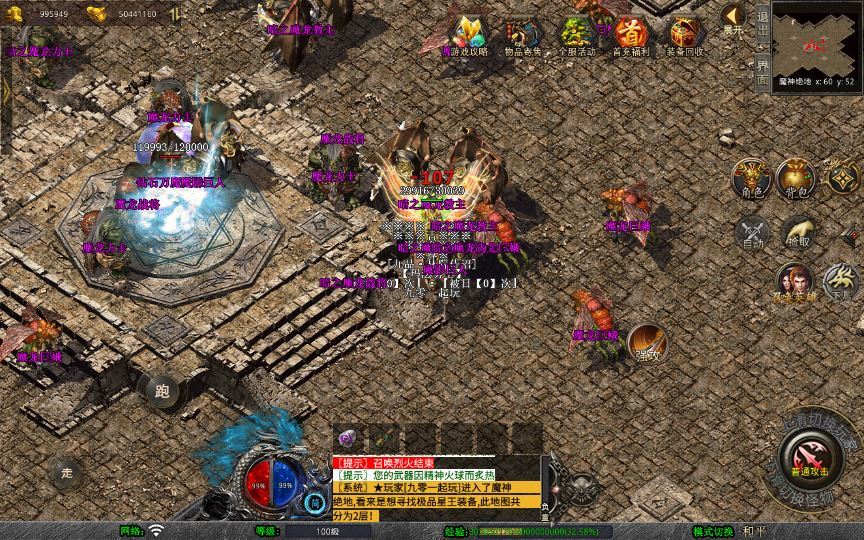Screen dimensions: 864x540
Task: Toggle the 展开 expand arrow button
Action: coord(734,18)
